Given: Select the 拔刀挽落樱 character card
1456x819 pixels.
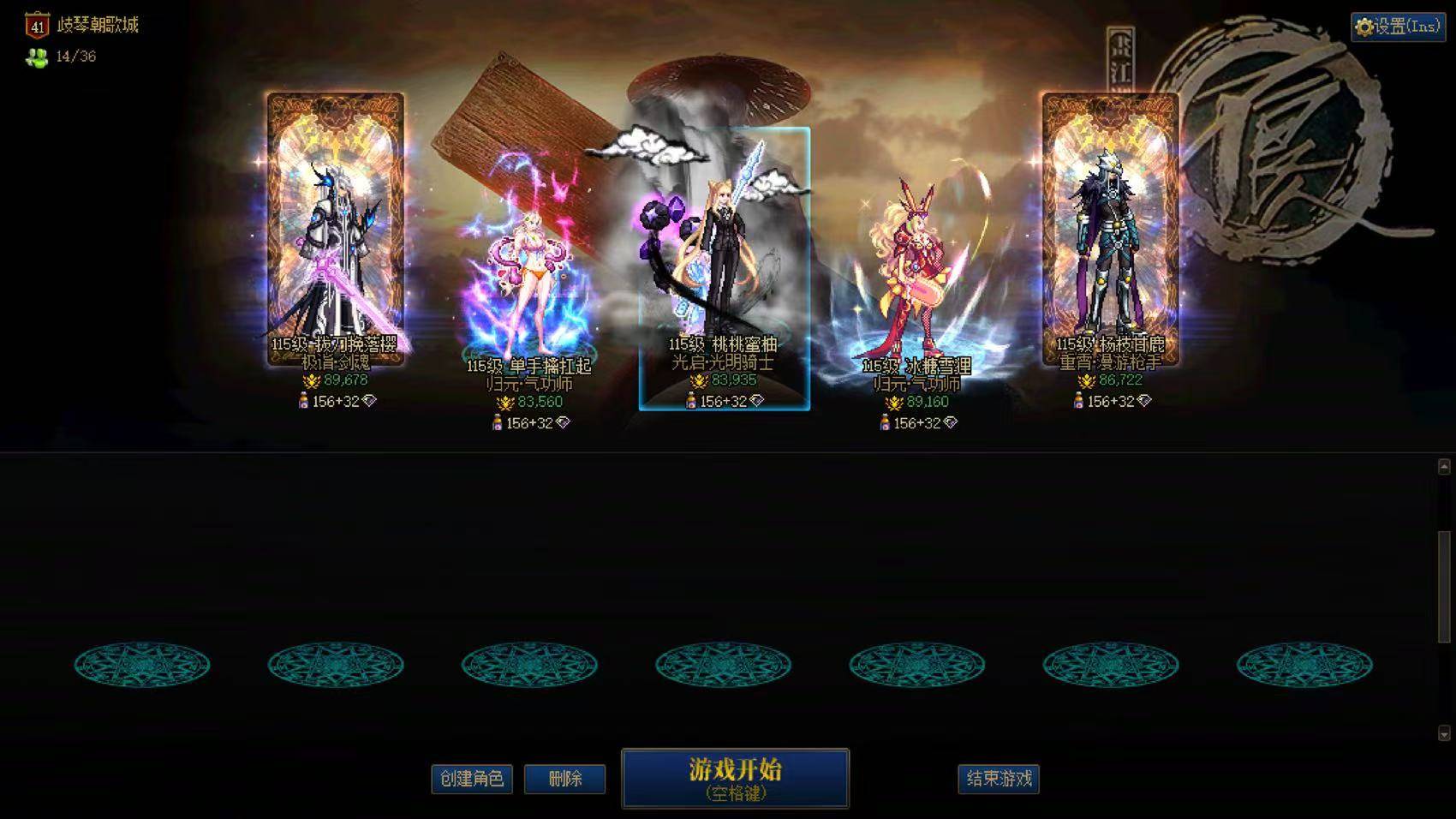Looking at the screenshot, I should [334, 223].
